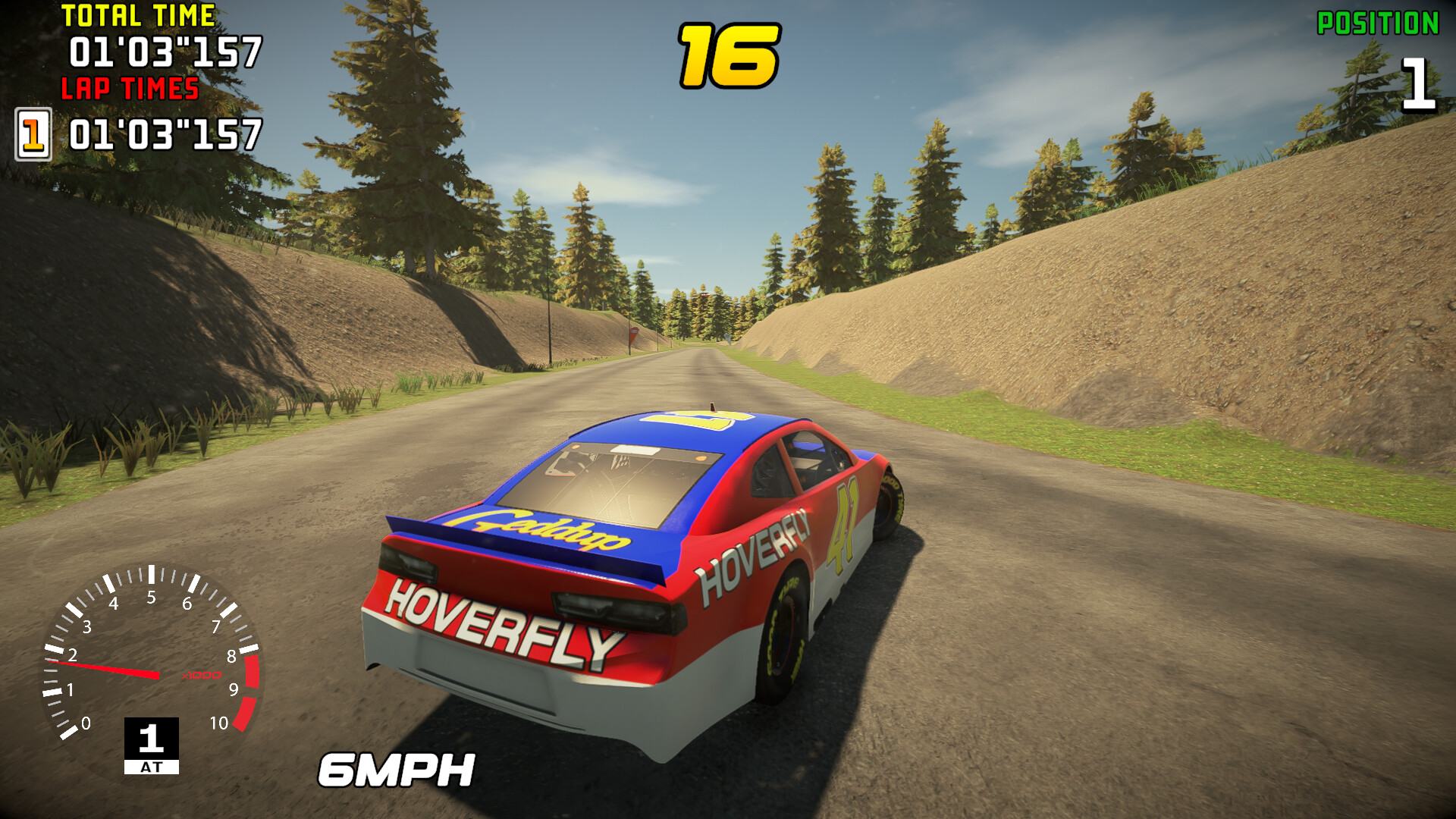Click the POSITION number 1 display

coord(1420,83)
